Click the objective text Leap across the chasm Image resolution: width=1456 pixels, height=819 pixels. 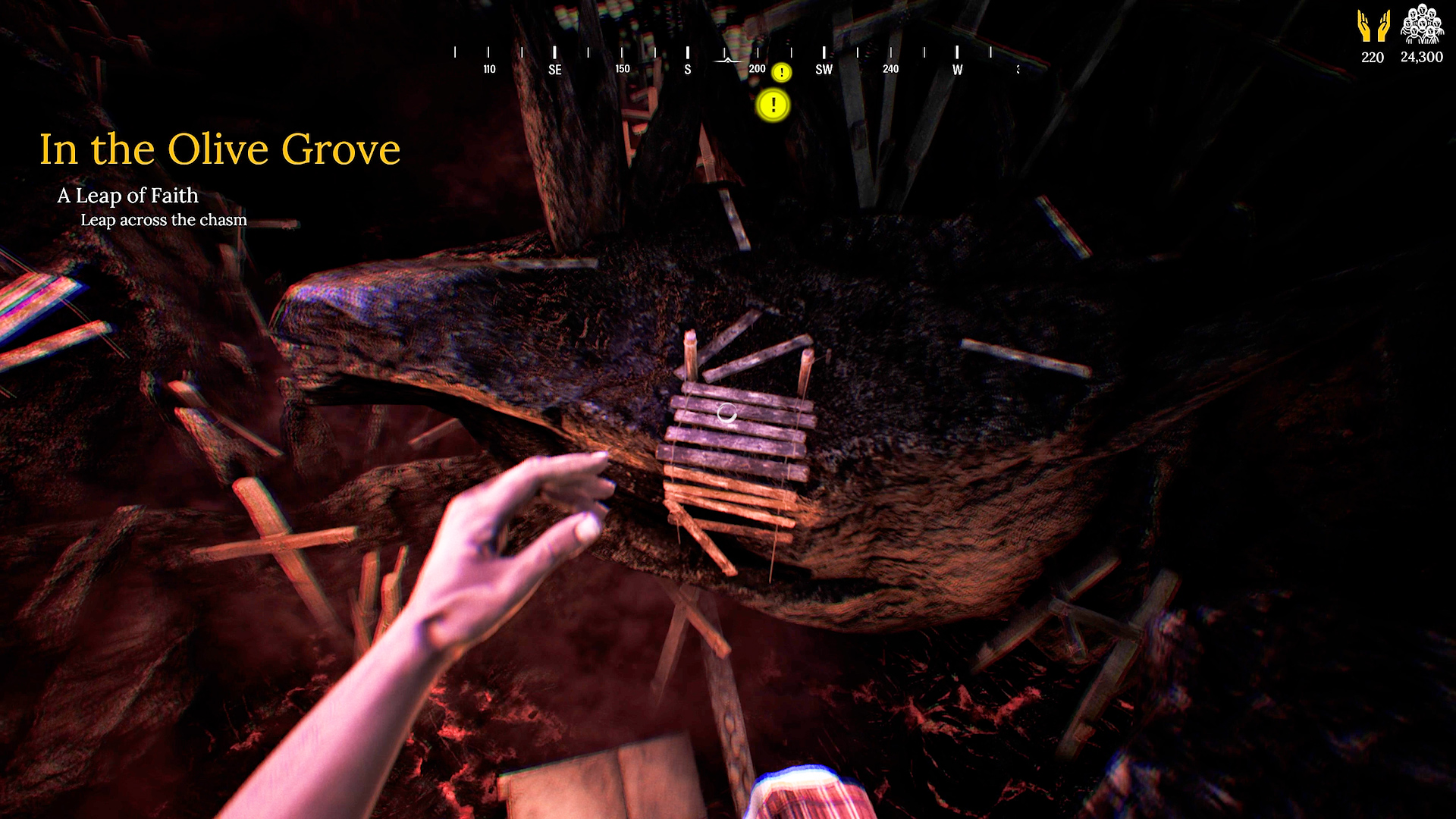164,220
